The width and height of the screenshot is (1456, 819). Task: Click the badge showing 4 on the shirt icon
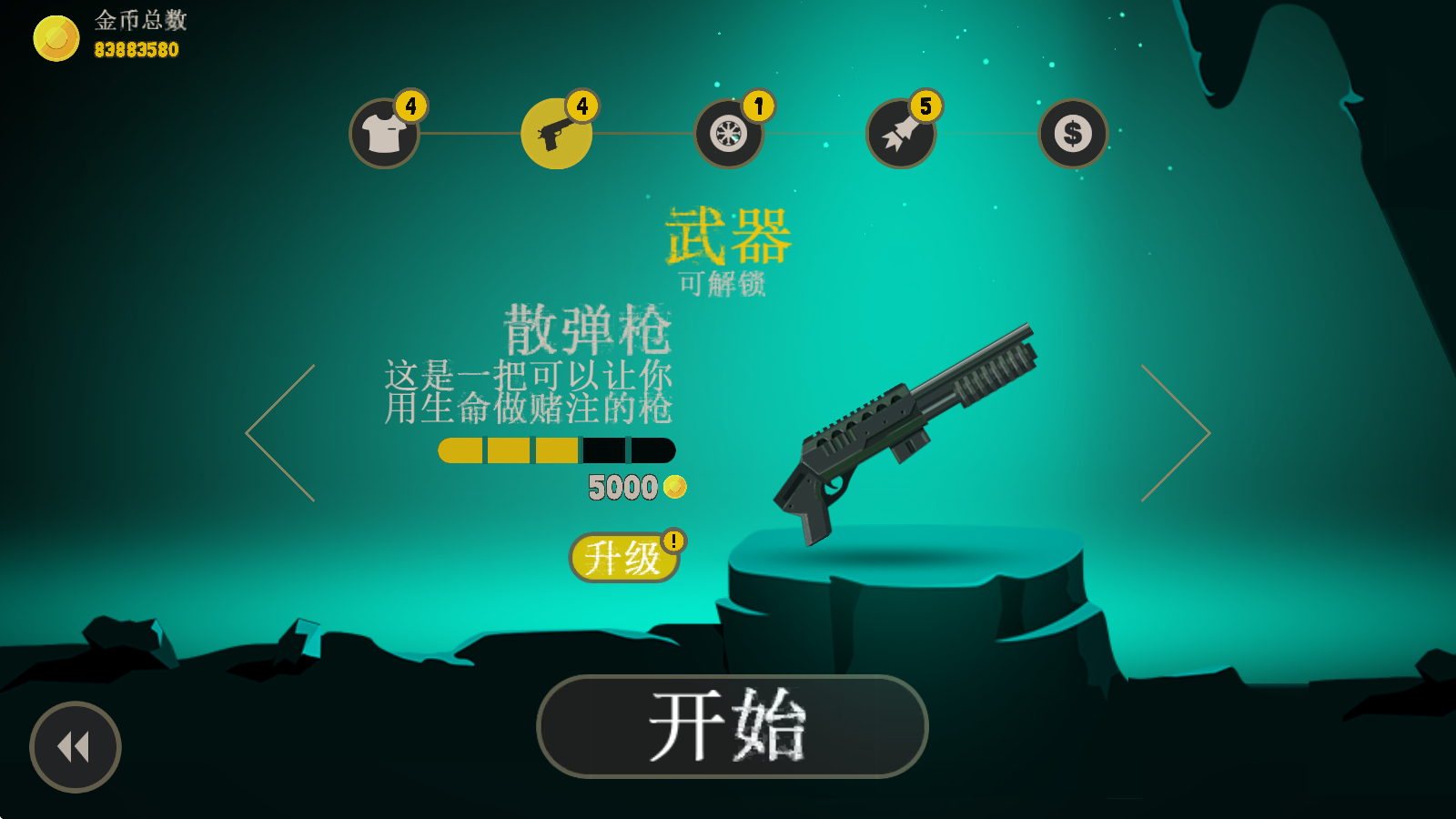point(411,106)
